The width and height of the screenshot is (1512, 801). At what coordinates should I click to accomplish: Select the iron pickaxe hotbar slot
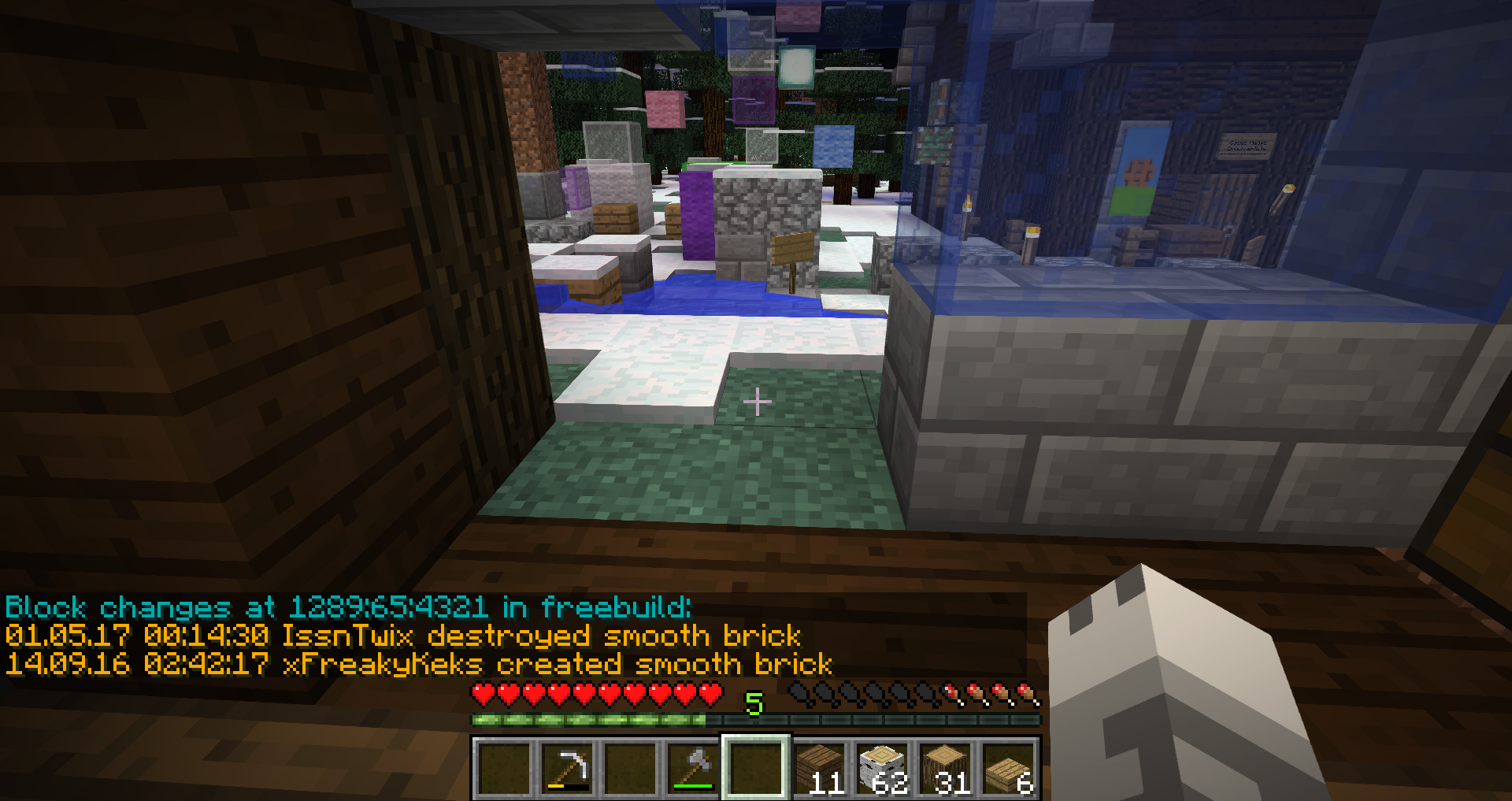(567, 767)
